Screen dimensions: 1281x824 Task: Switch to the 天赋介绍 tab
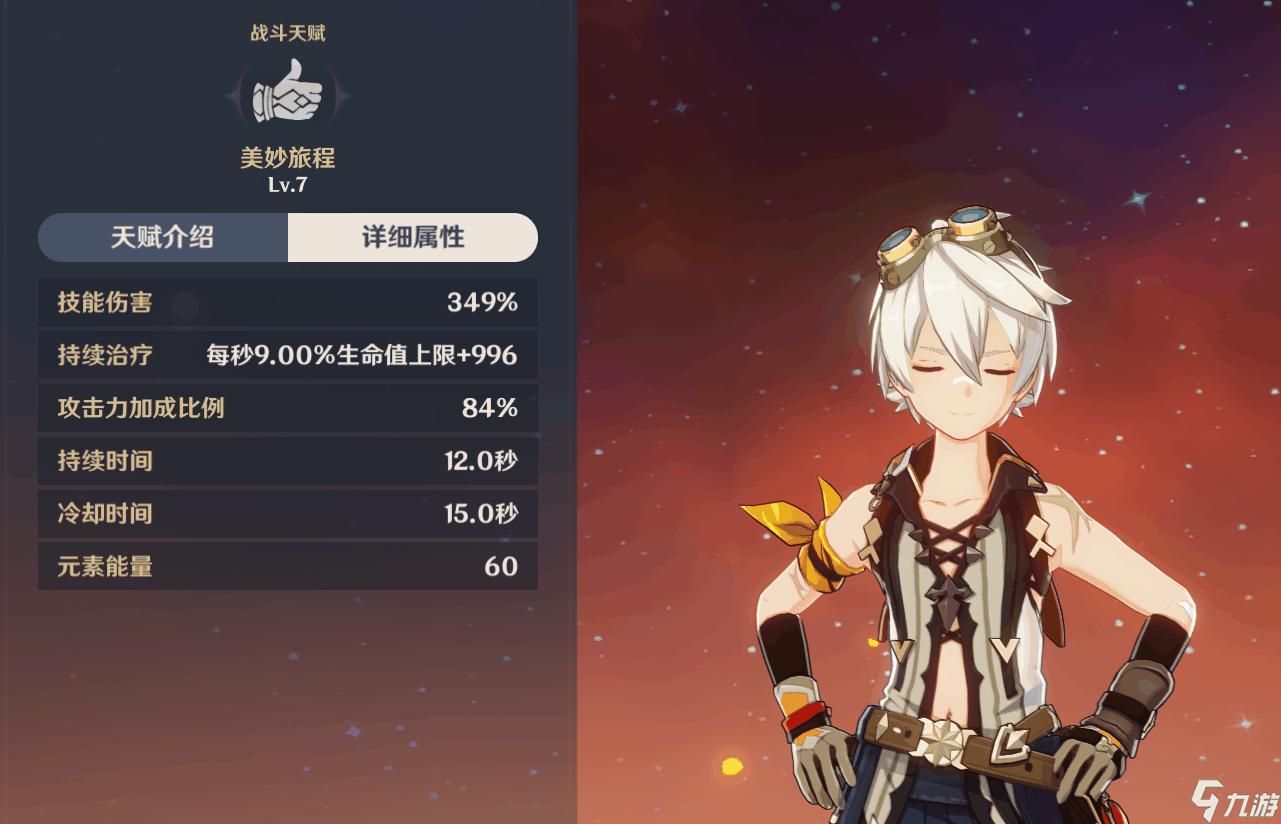pos(163,238)
